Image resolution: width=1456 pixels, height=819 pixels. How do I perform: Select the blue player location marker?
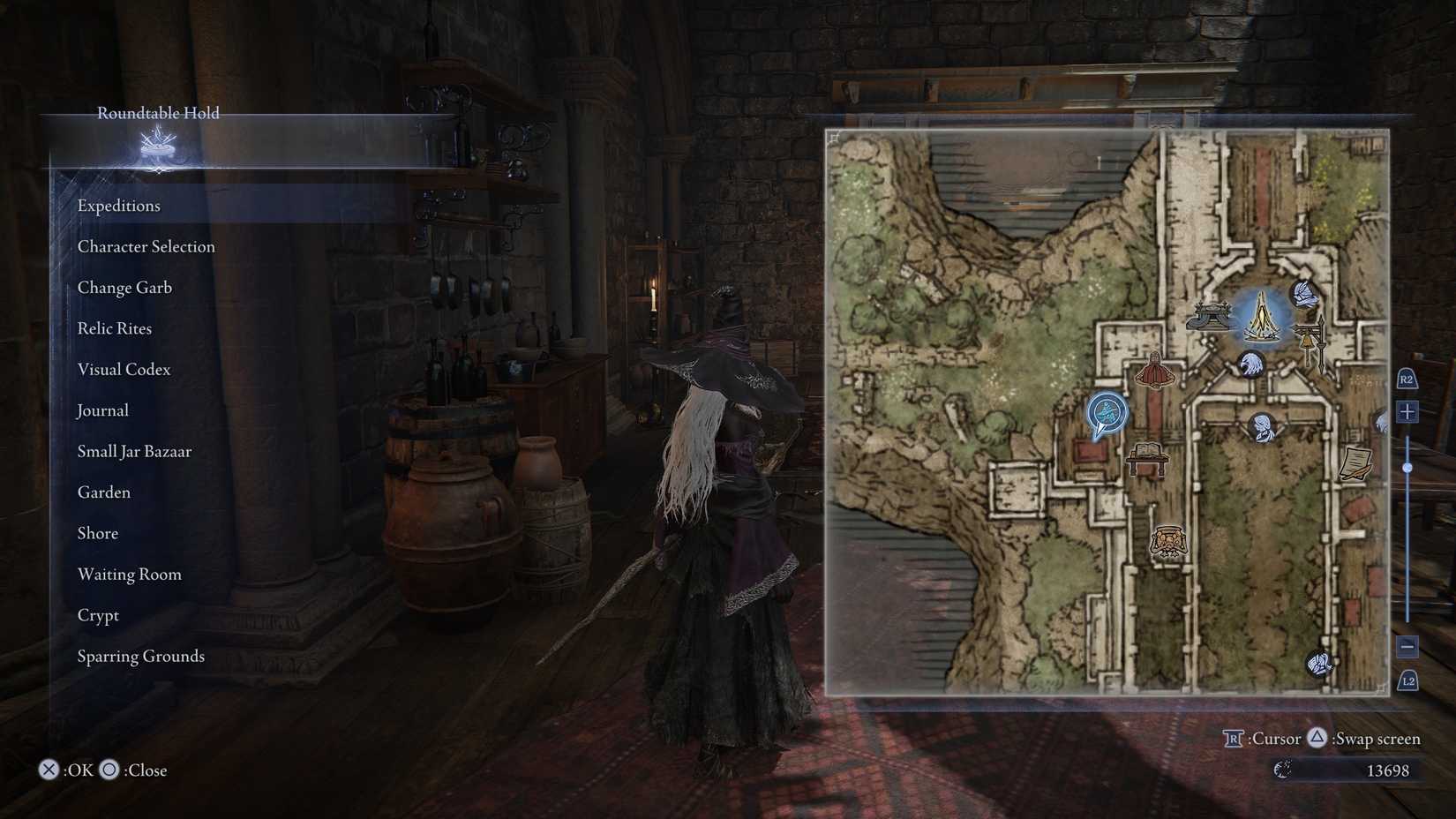(1106, 410)
